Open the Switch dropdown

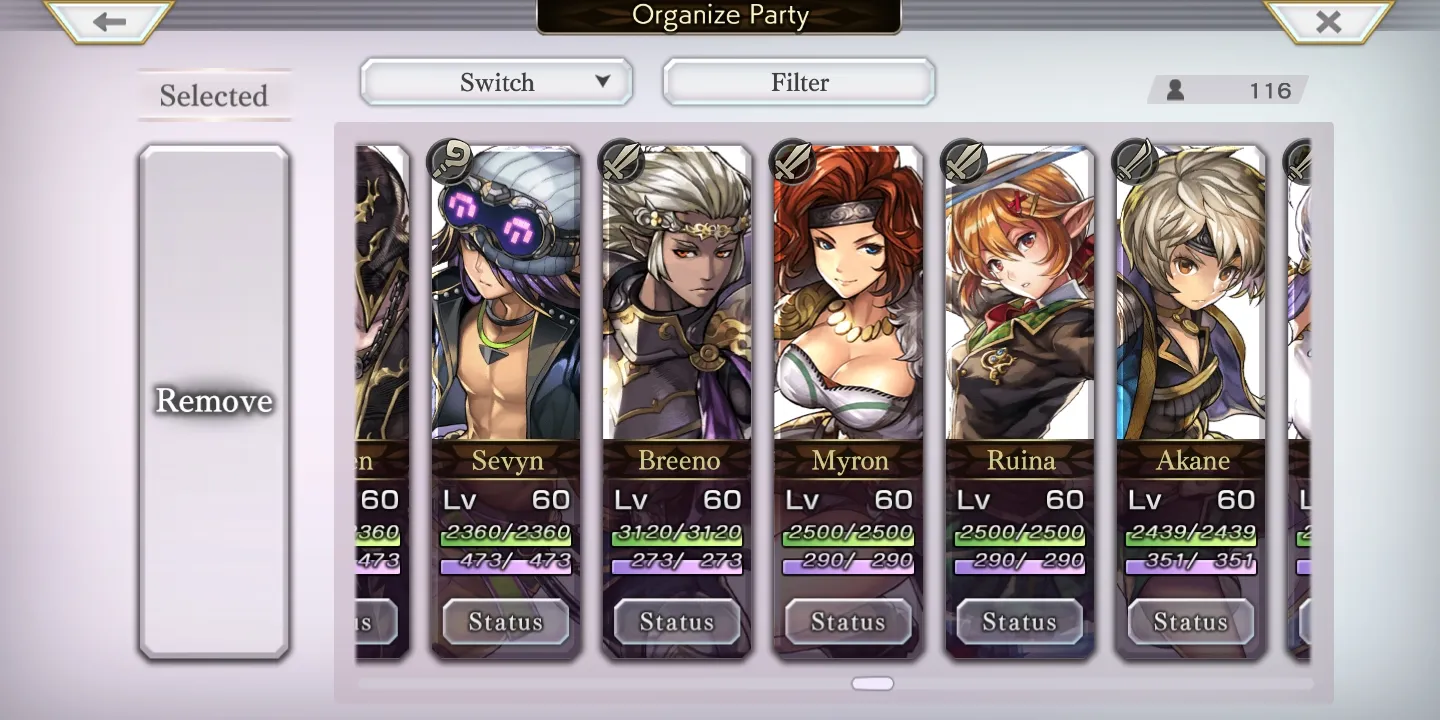pyautogui.click(x=496, y=82)
